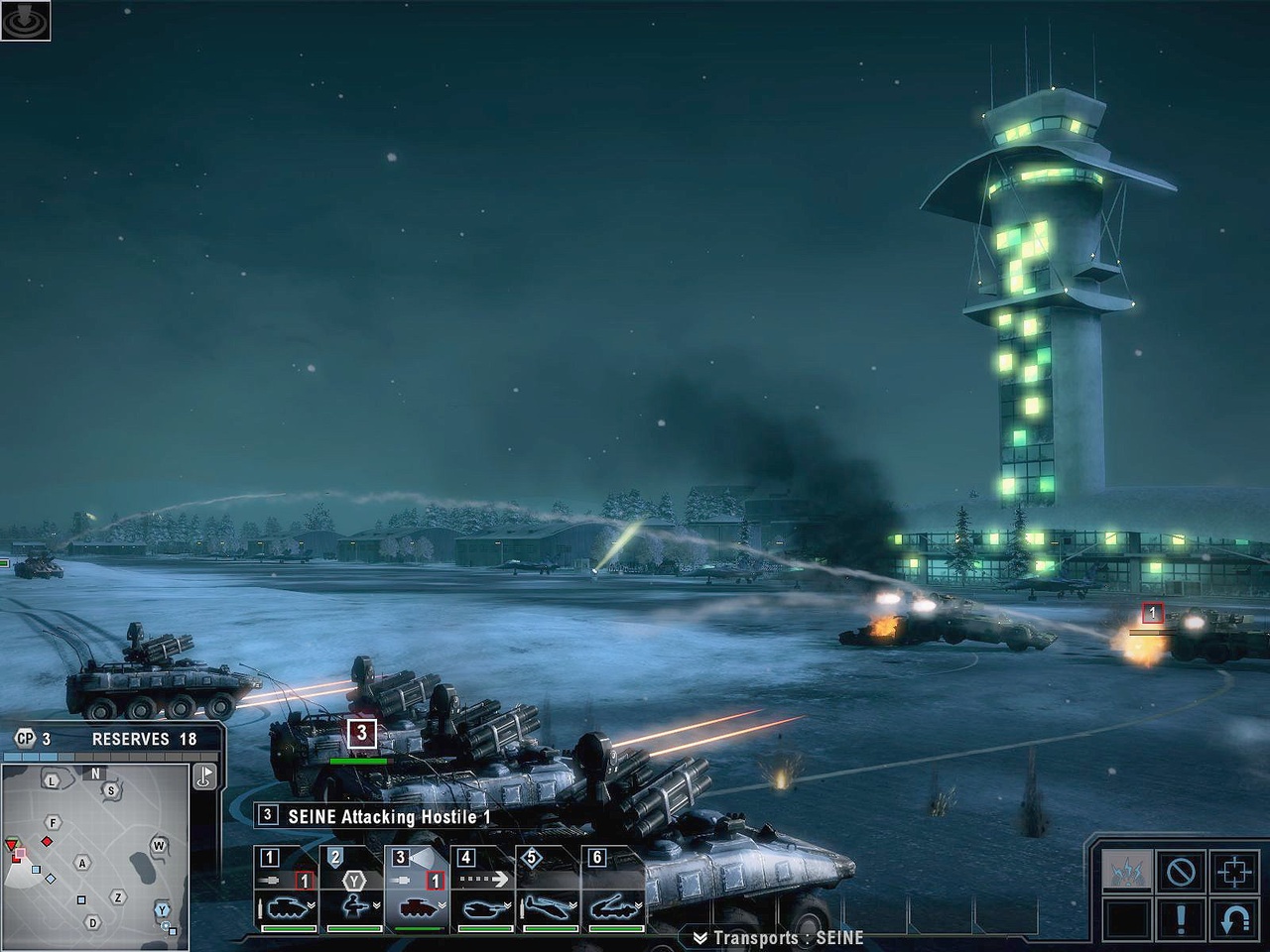Select the hostile 1 target marker
The image size is (1270, 952).
1152,614
